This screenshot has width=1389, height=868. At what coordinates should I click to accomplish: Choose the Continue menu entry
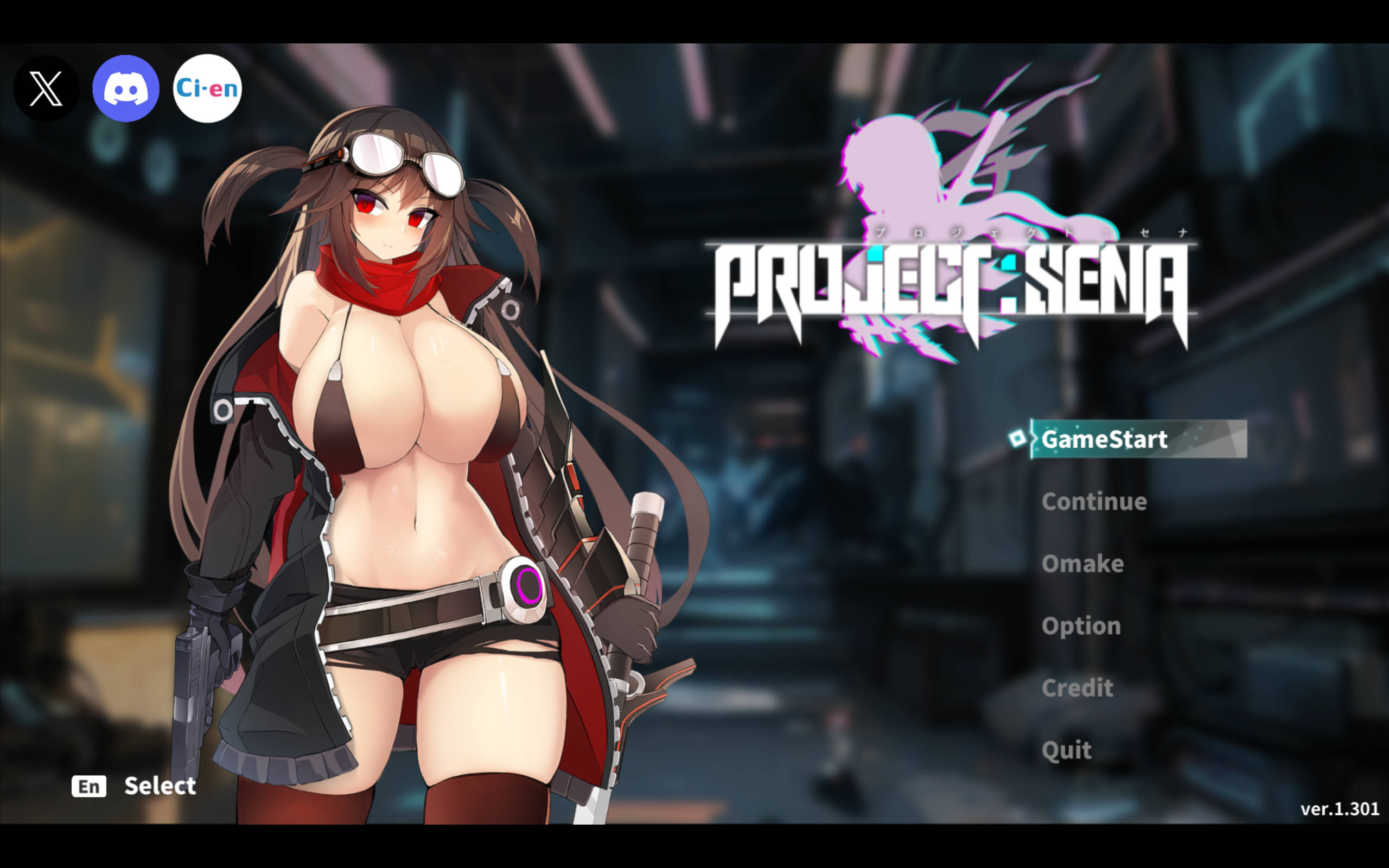(x=1094, y=502)
